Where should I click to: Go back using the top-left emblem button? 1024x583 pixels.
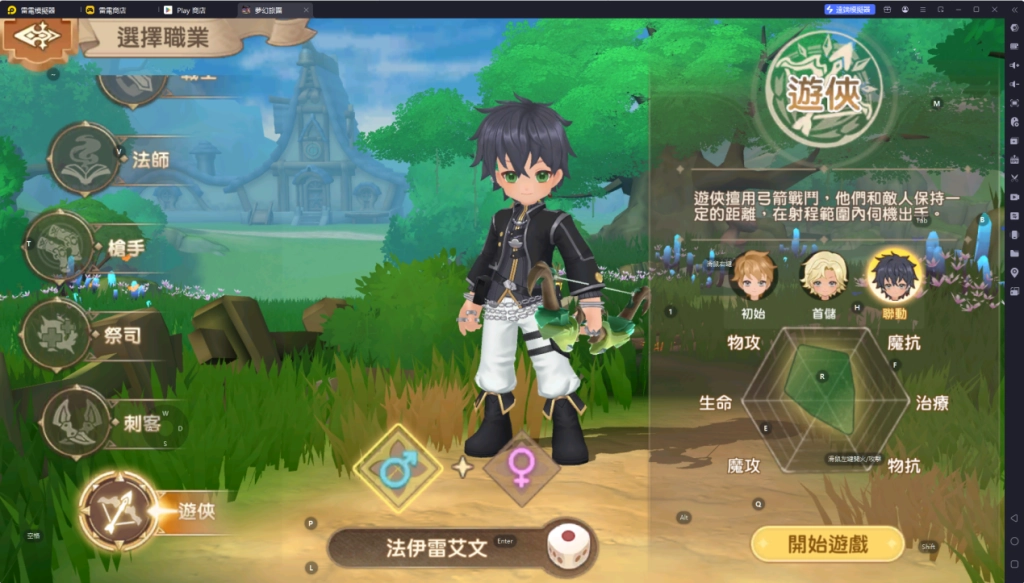[38, 37]
